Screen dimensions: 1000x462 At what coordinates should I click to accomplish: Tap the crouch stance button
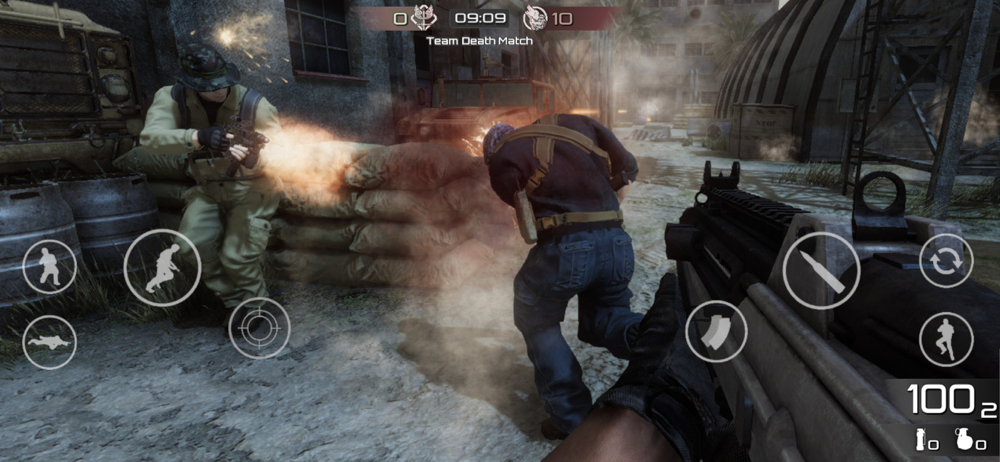49,268
